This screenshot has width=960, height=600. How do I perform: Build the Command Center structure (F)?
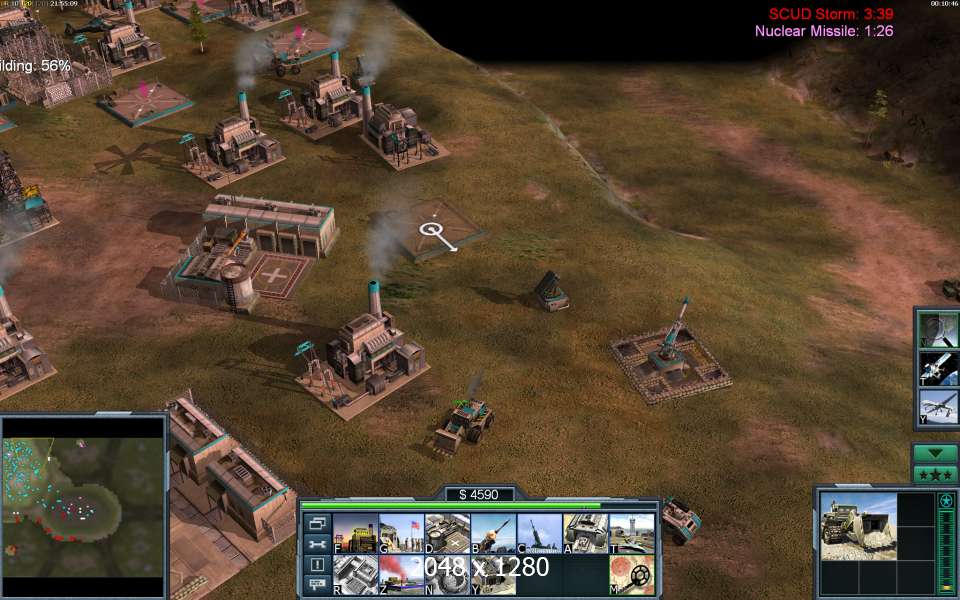point(354,534)
